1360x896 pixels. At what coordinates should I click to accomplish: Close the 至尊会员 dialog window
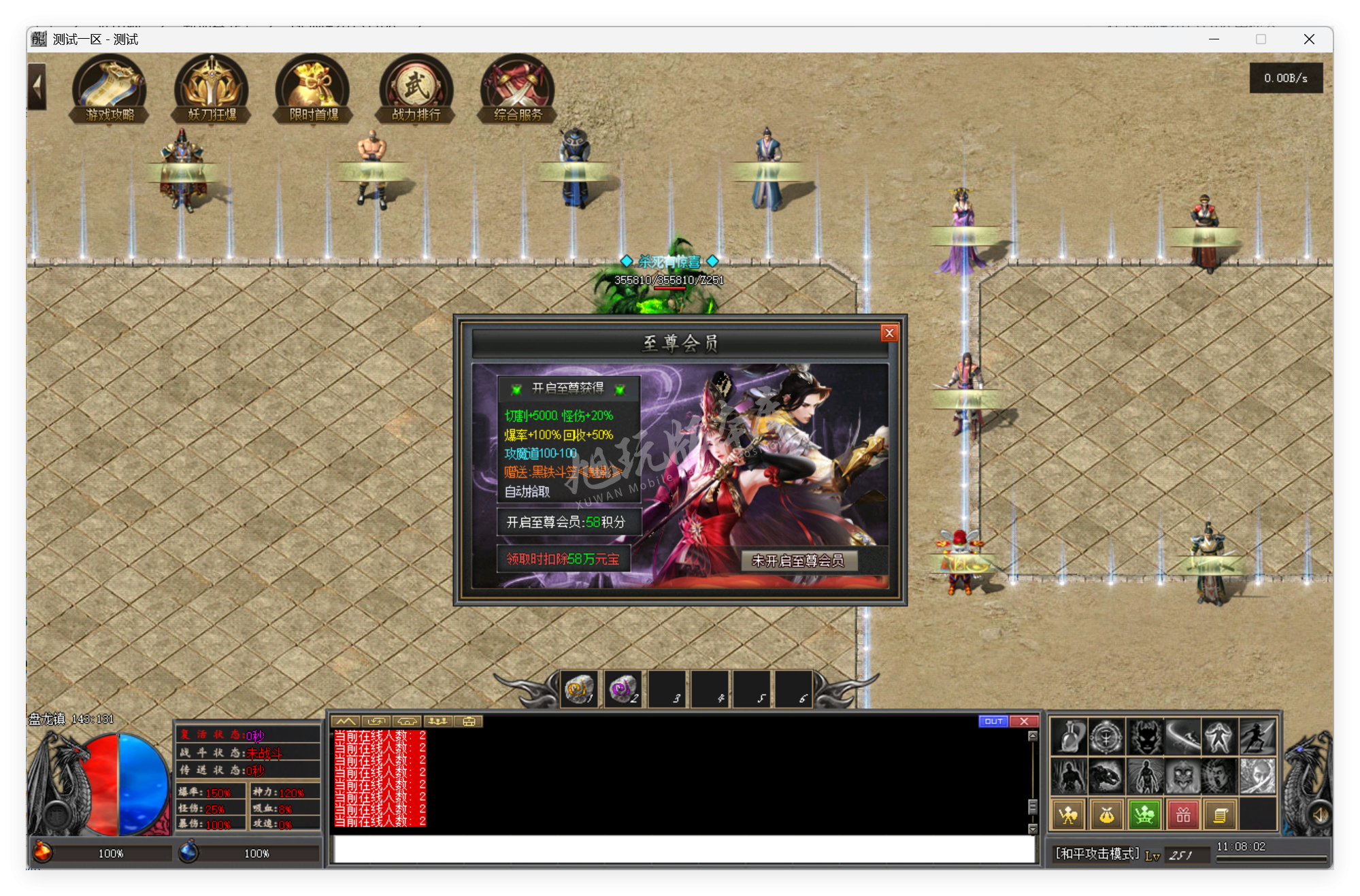[889, 333]
